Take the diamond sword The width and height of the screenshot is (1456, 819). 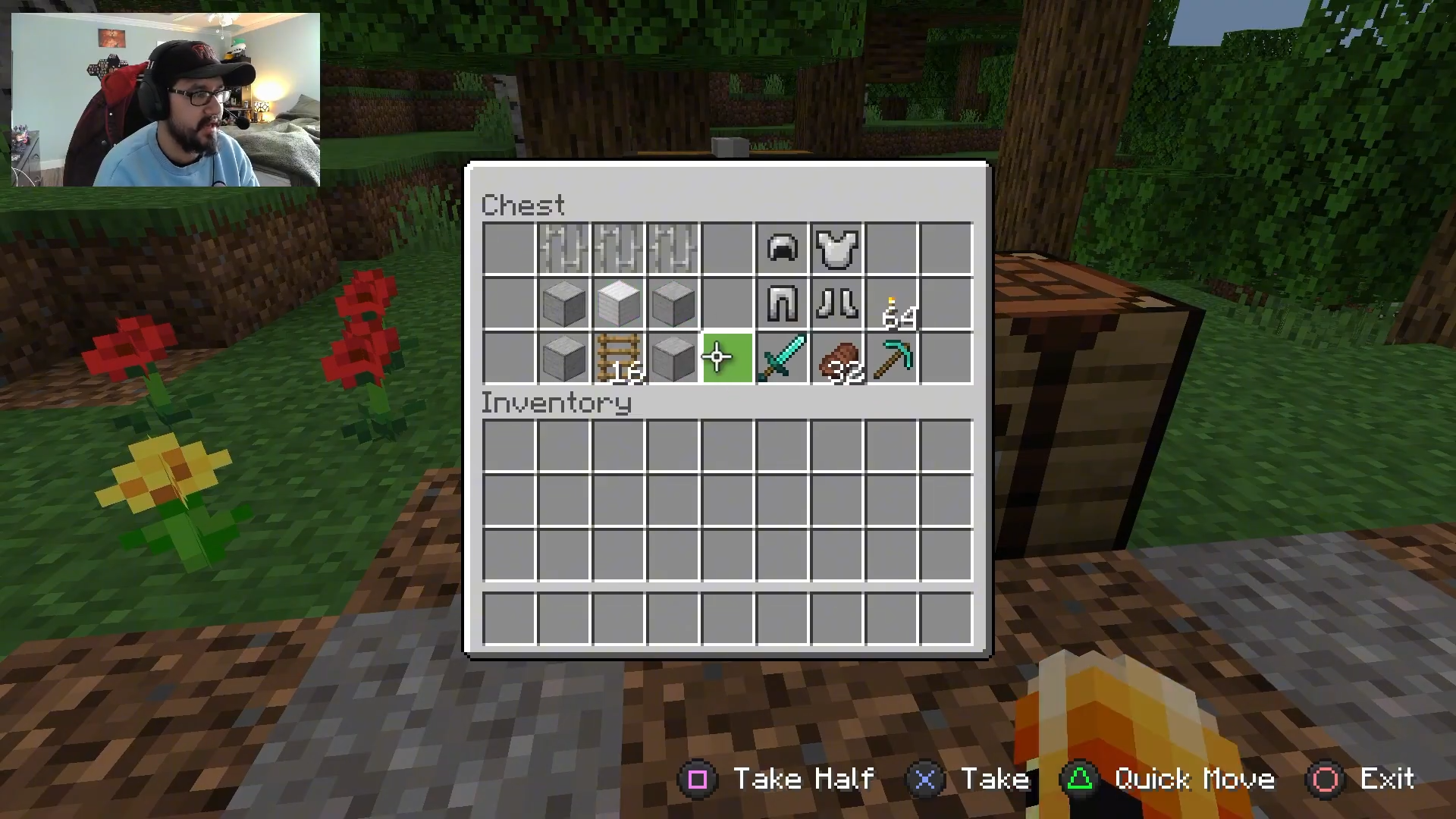pos(782,358)
